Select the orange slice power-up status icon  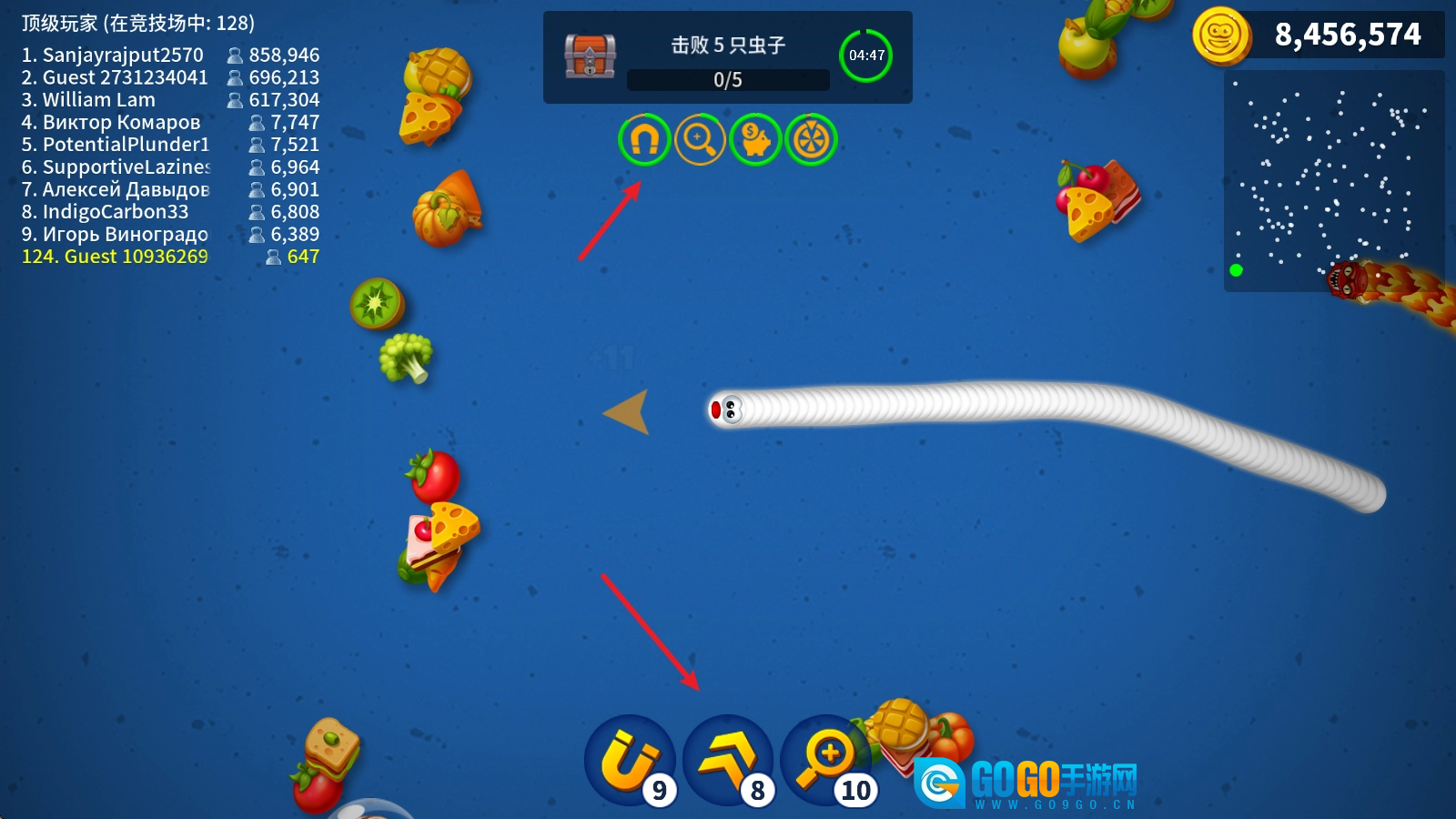[x=811, y=140]
